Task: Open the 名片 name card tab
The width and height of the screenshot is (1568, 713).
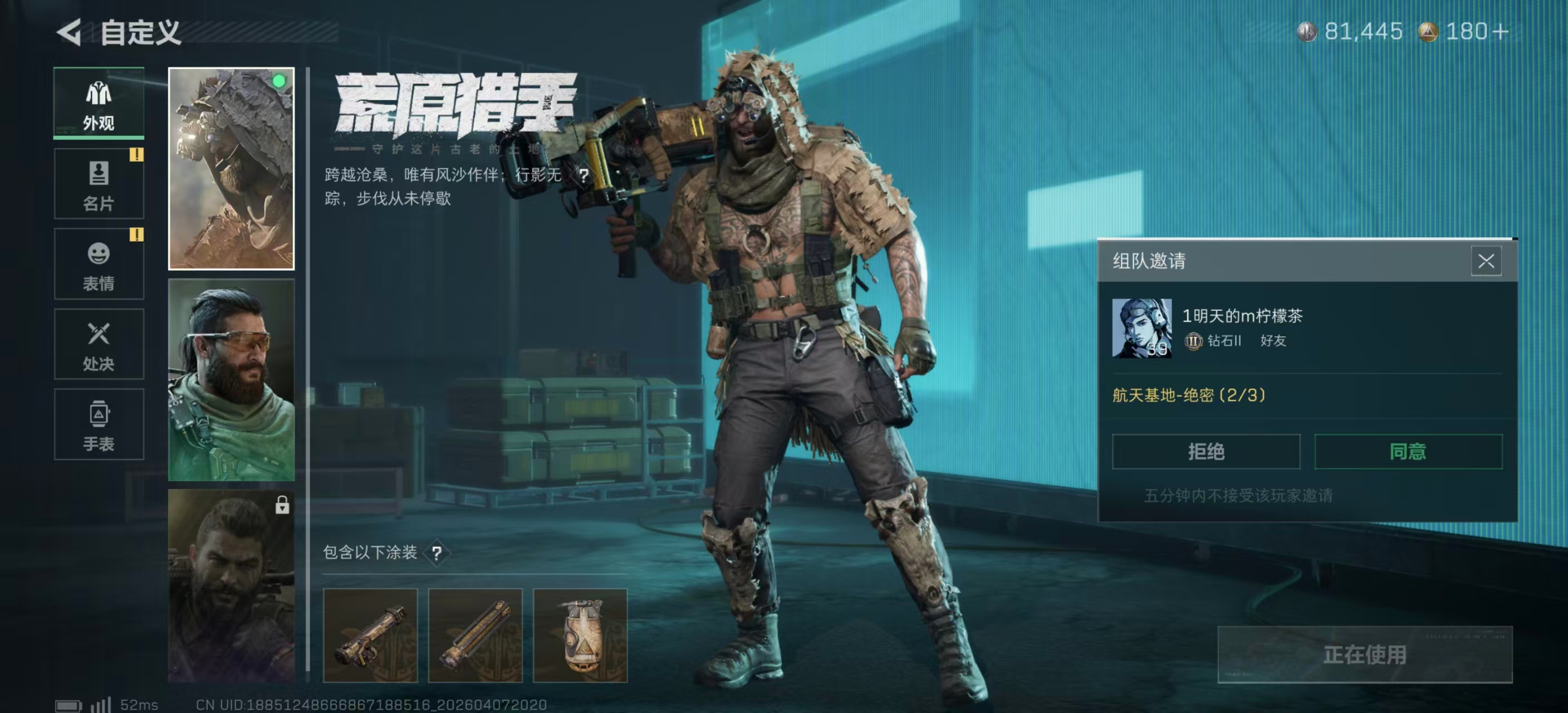Action: point(99,184)
